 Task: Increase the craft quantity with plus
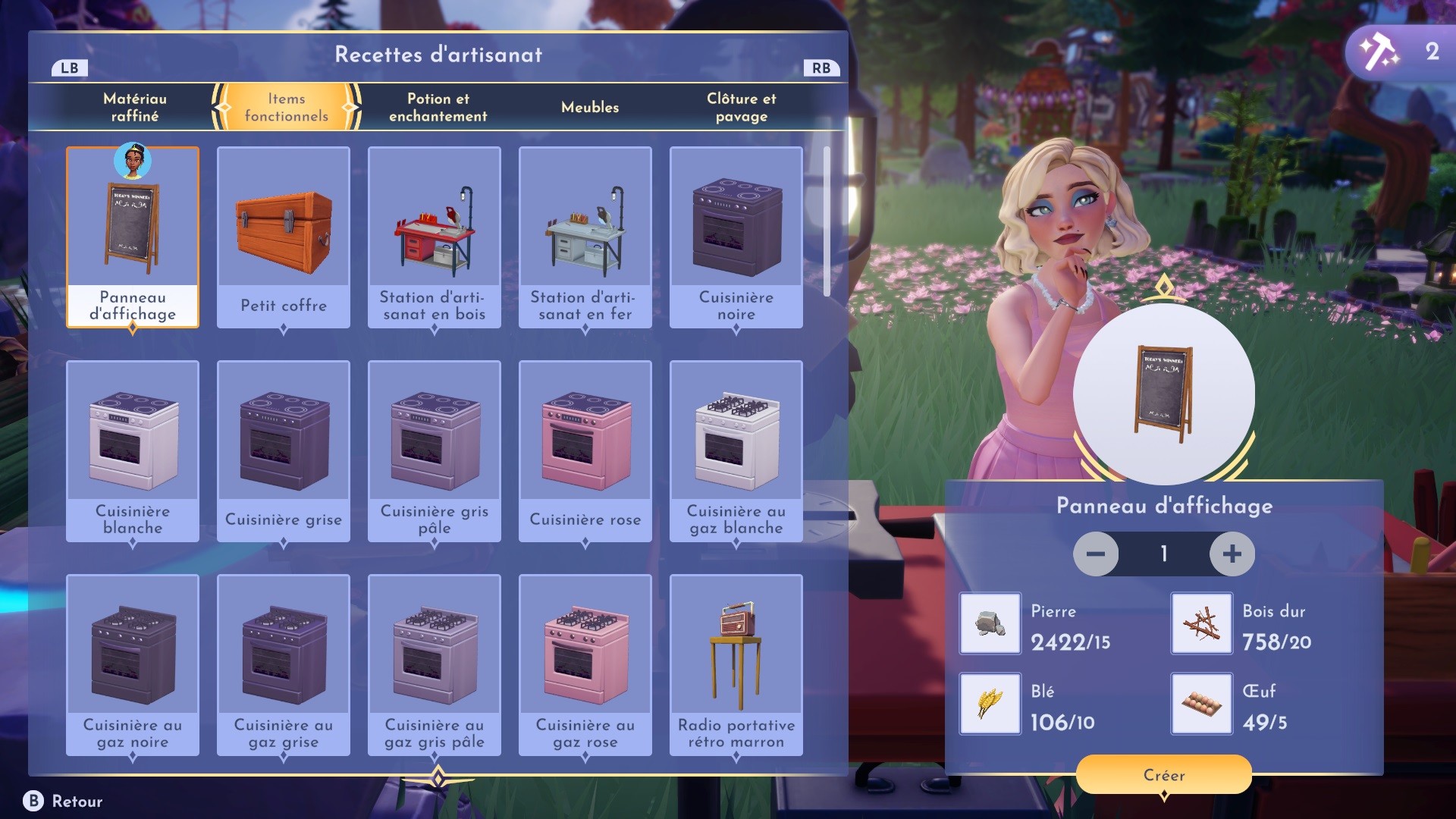click(1232, 554)
